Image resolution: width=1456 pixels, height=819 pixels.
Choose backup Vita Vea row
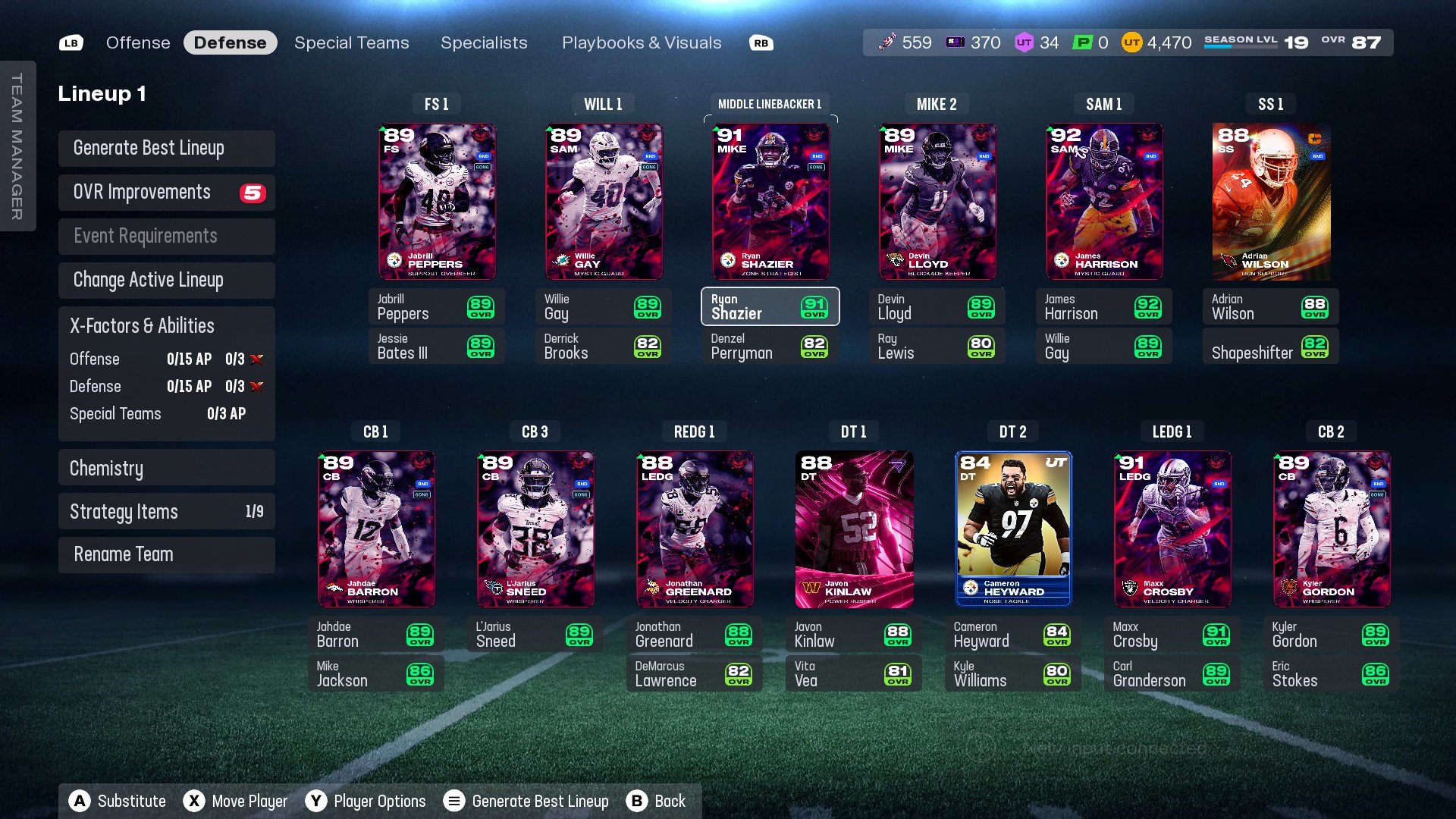(853, 674)
